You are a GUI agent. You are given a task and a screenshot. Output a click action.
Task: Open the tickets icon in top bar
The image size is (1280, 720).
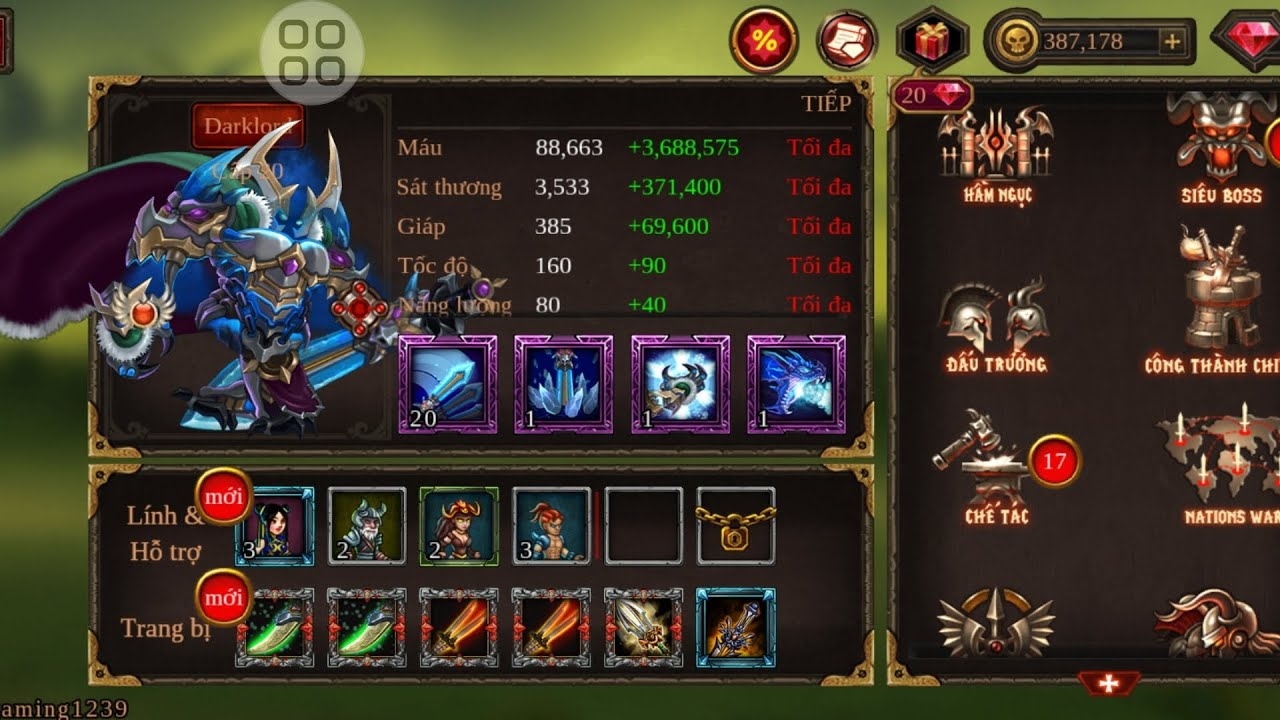(x=845, y=38)
